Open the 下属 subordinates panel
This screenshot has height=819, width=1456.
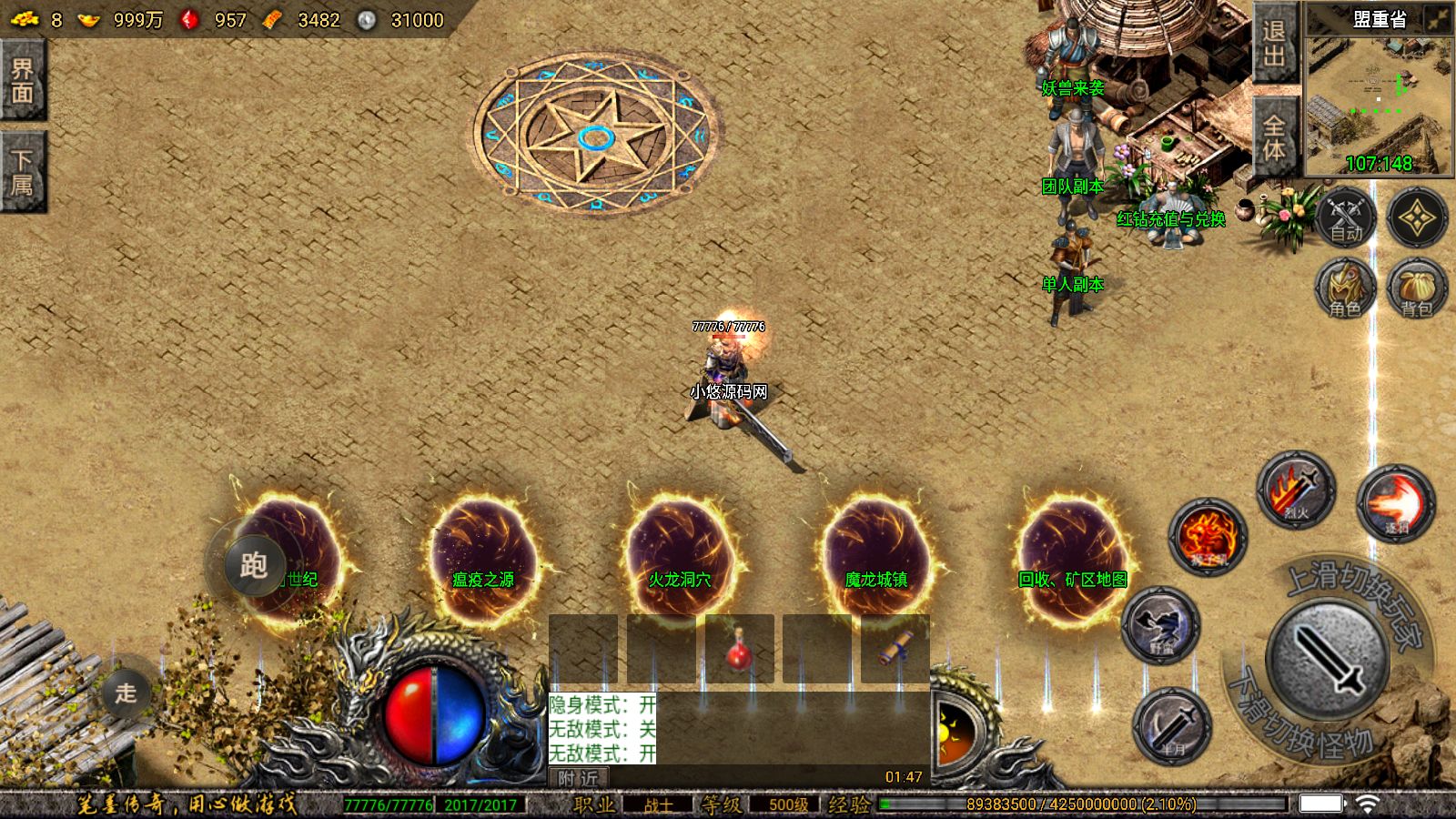pos(22,172)
